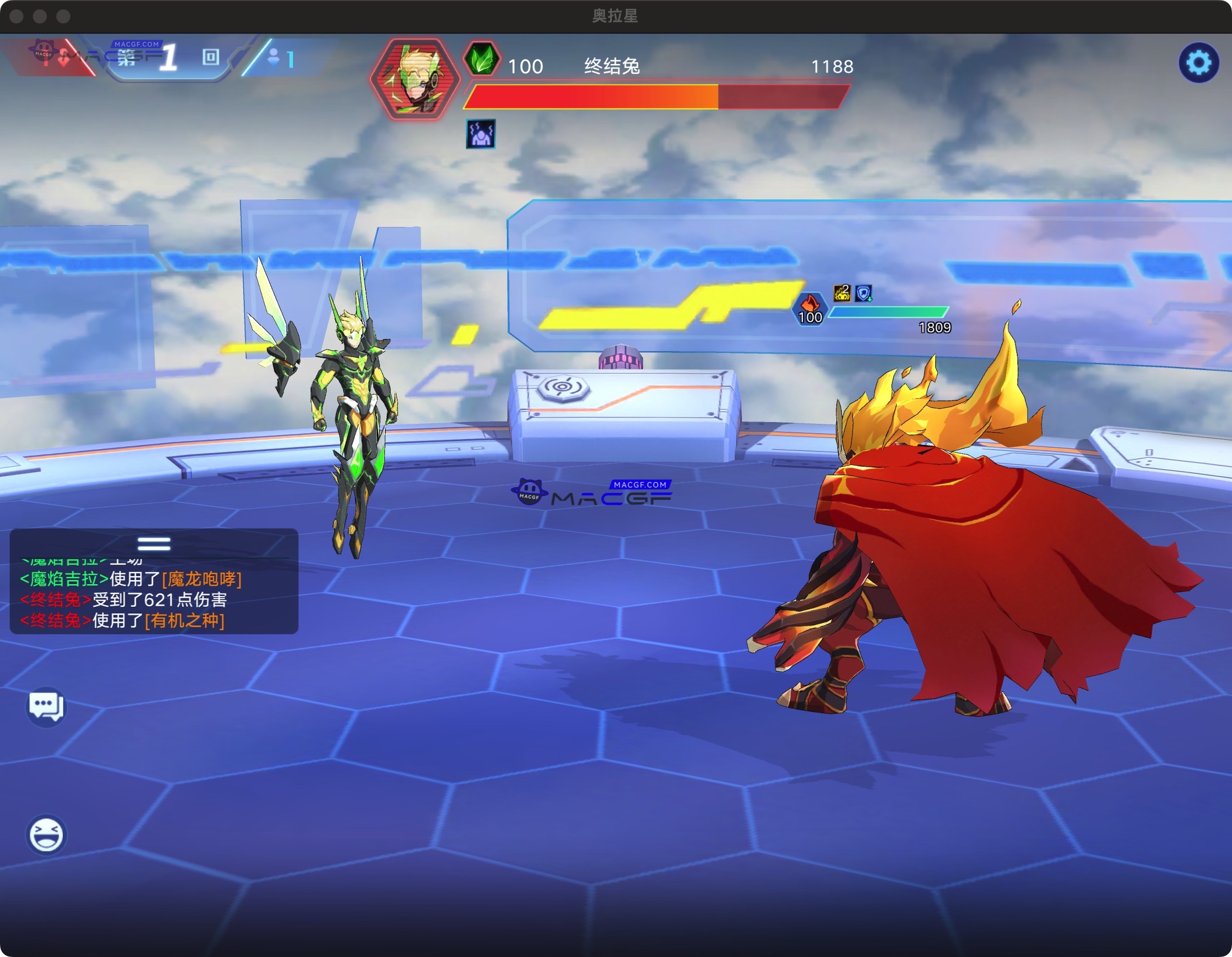Viewport: 1232px width, 957px height.
Task: View the yellow flame buff icon
Action: pos(842,293)
